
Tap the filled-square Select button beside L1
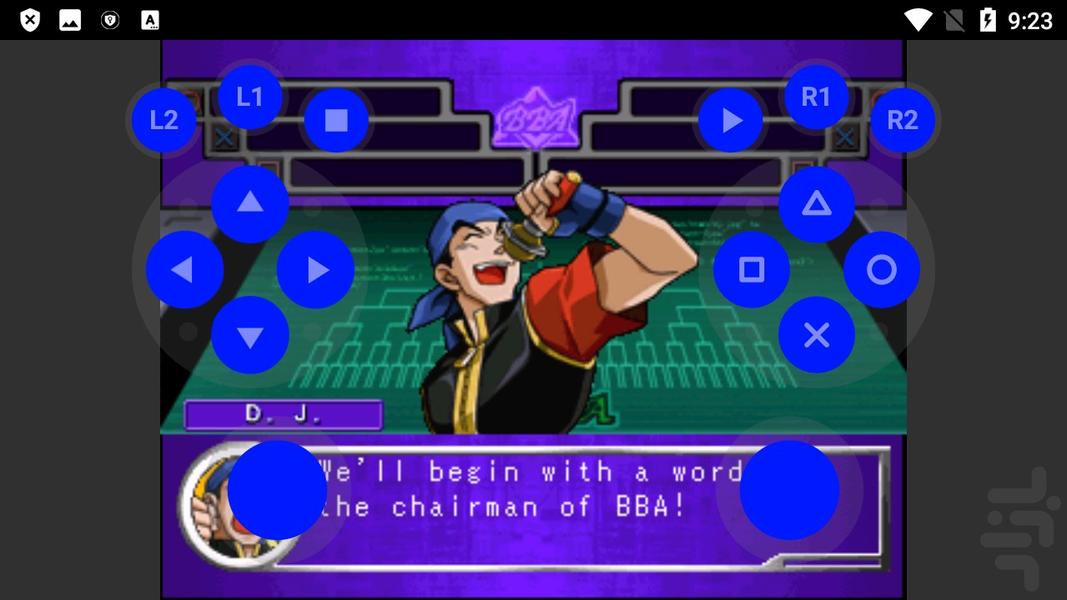(x=336, y=121)
